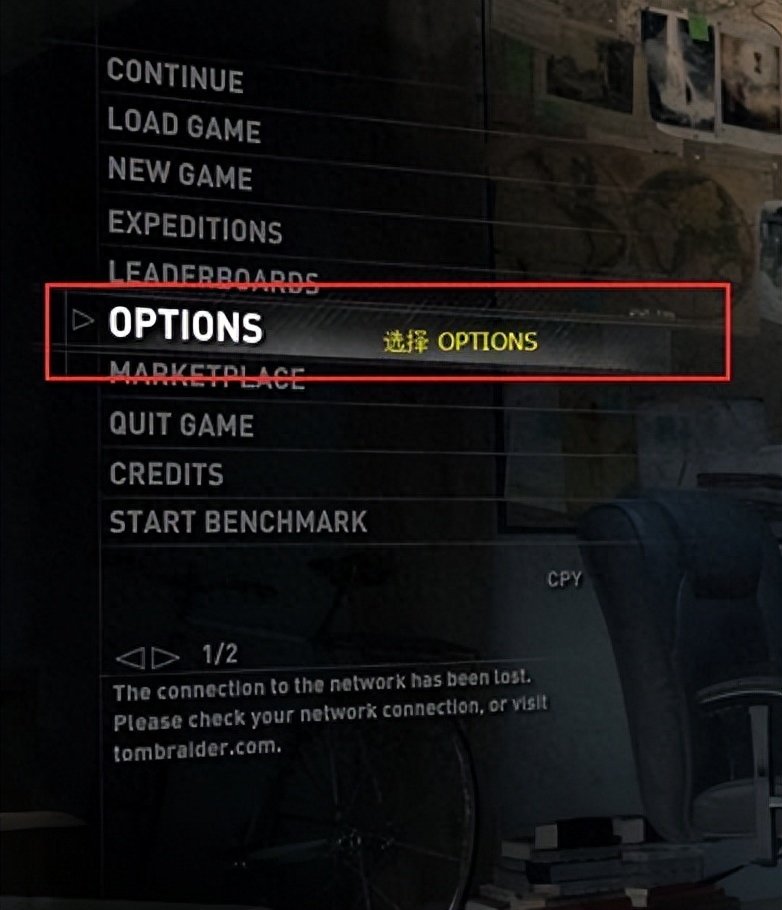Open the Load Game menu
The height and width of the screenshot is (910, 782).
[x=184, y=125]
